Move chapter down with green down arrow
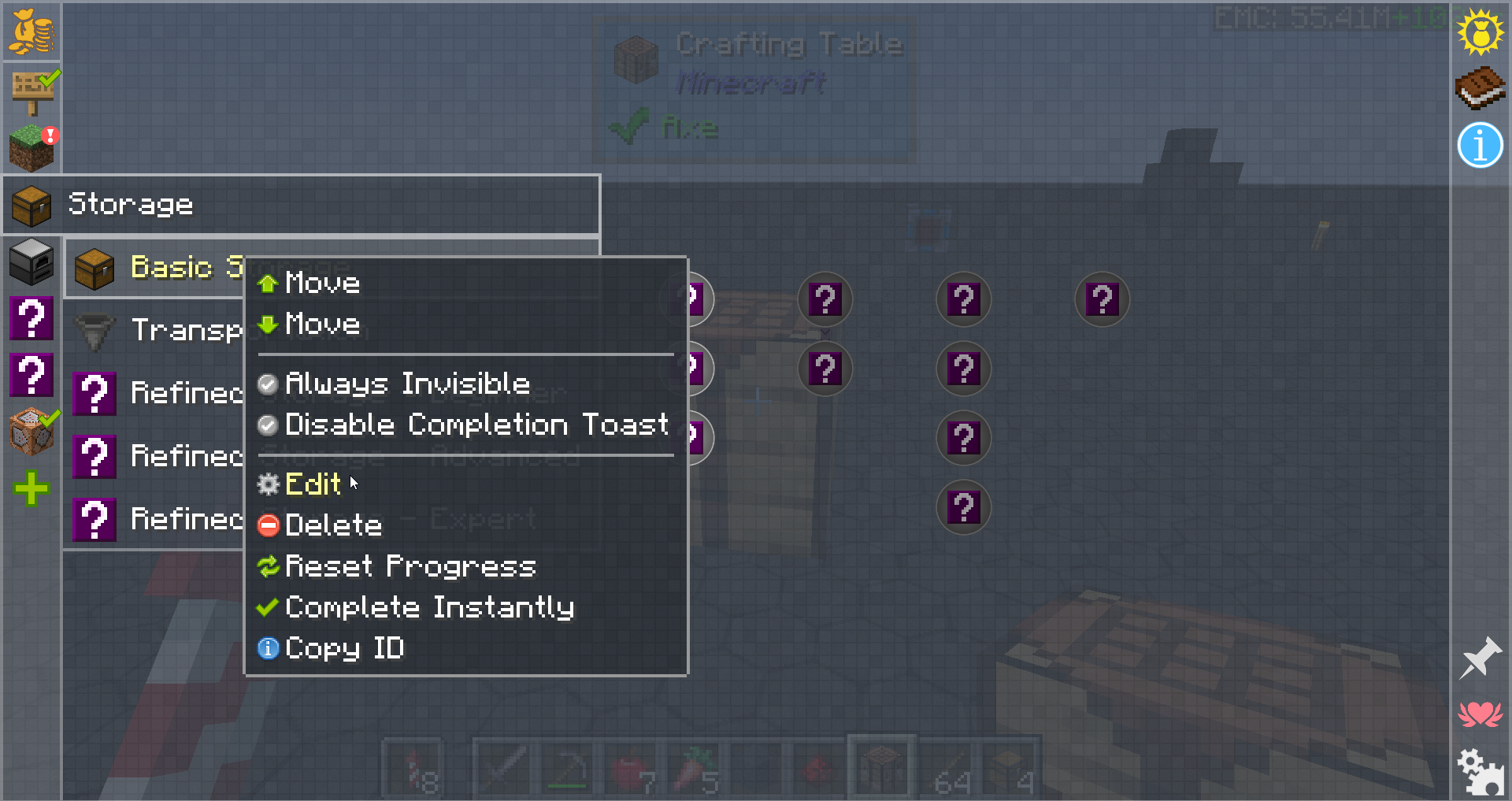This screenshot has width=1512, height=801. [x=321, y=324]
